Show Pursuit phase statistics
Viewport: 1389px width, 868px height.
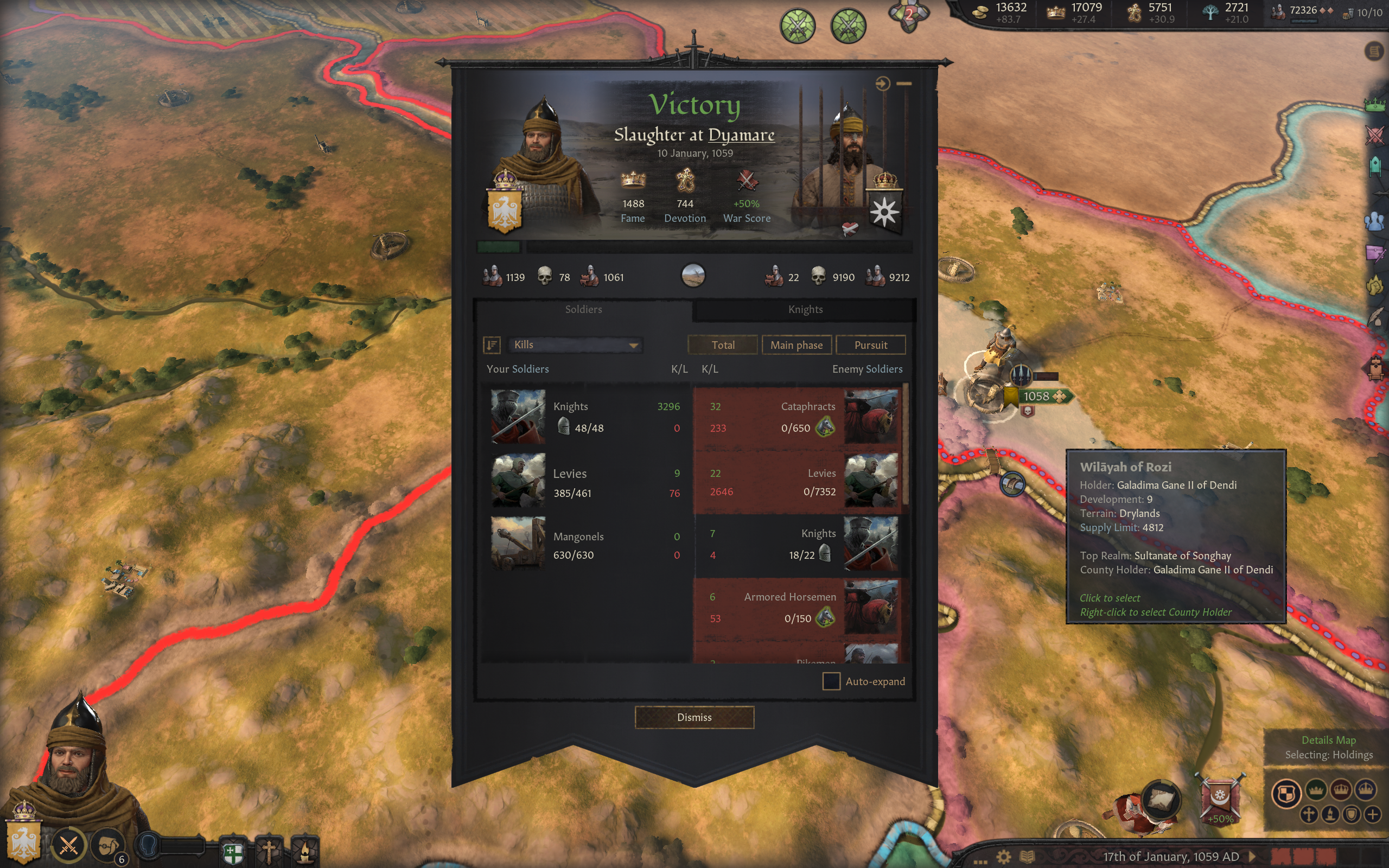click(870, 345)
